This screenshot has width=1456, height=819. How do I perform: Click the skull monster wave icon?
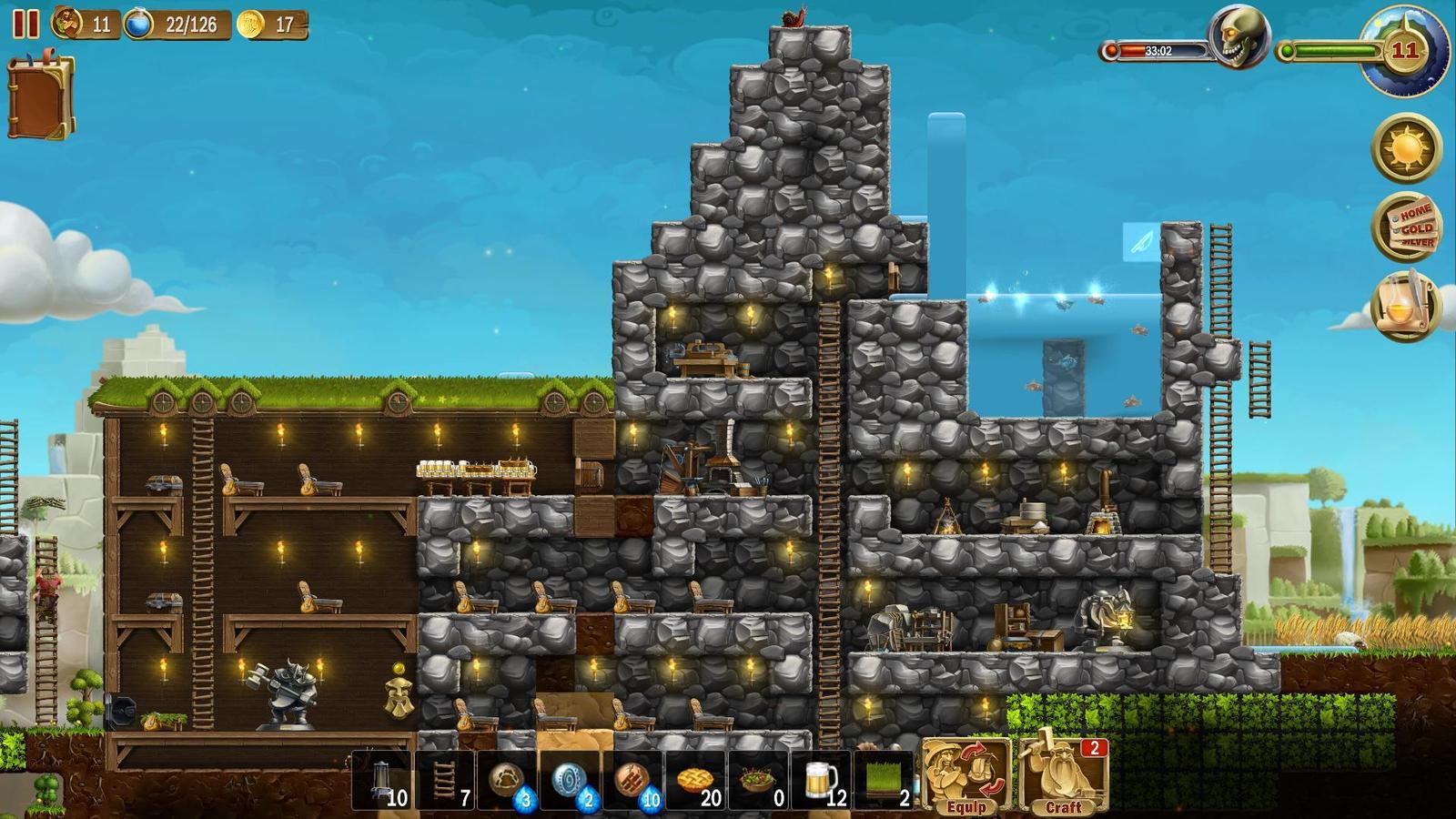pos(1239,38)
